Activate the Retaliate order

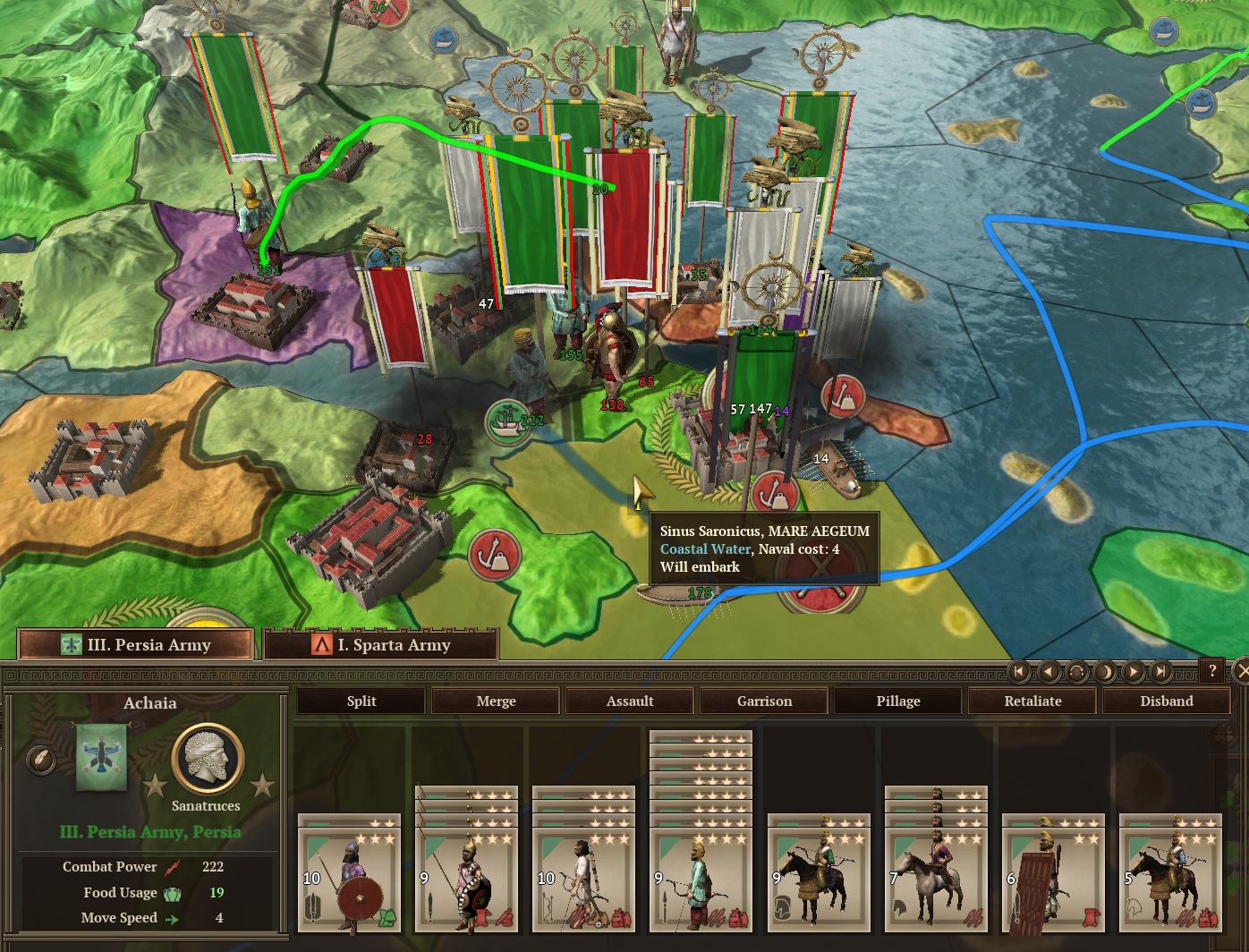[1032, 701]
